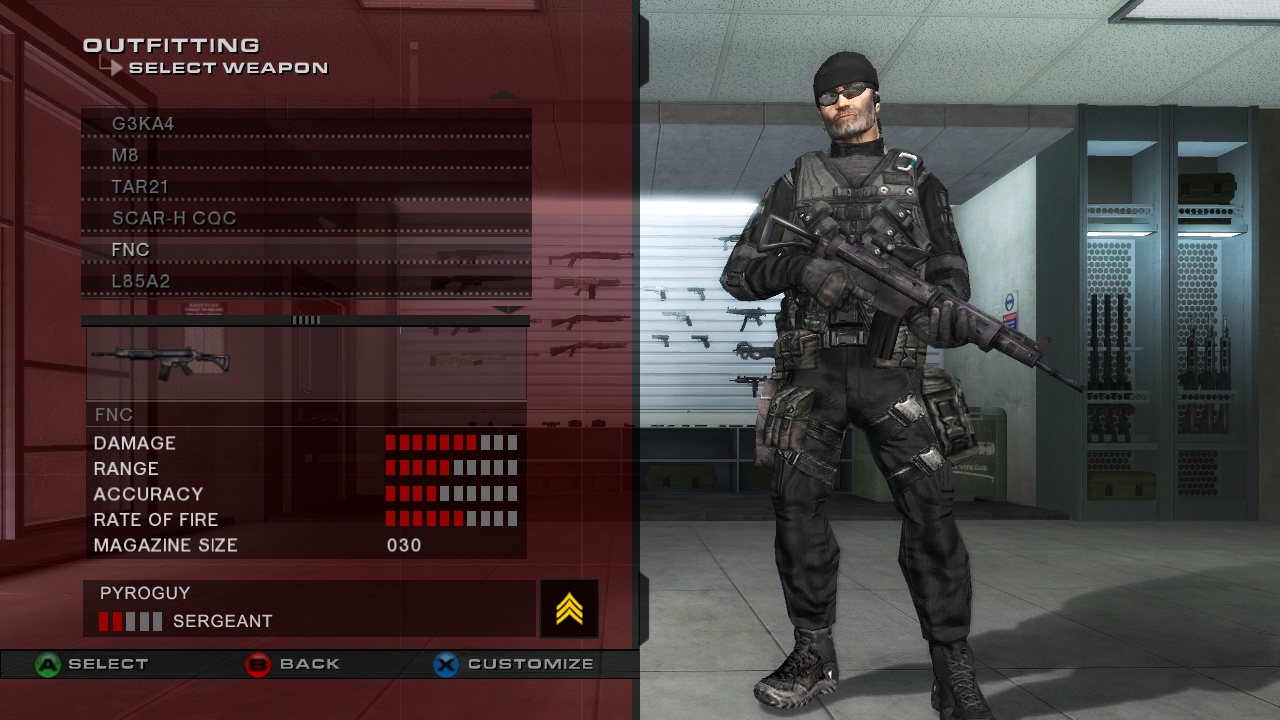Click the scrollbar above the weapon preview

pos(305,320)
